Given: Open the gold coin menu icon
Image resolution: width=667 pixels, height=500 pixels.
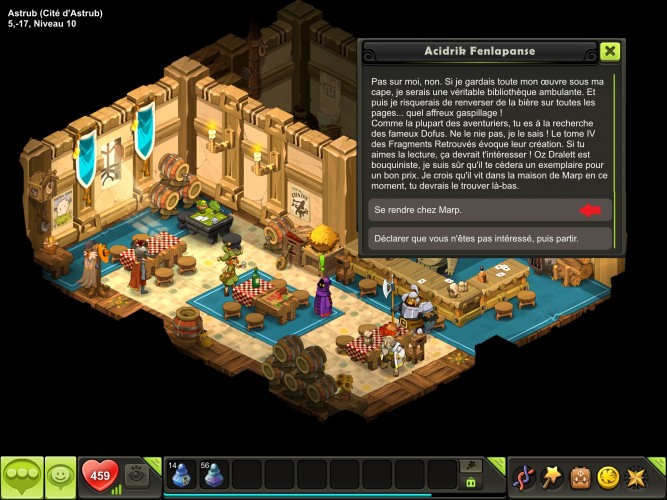Looking at the screenshot, I should (608, 476).
